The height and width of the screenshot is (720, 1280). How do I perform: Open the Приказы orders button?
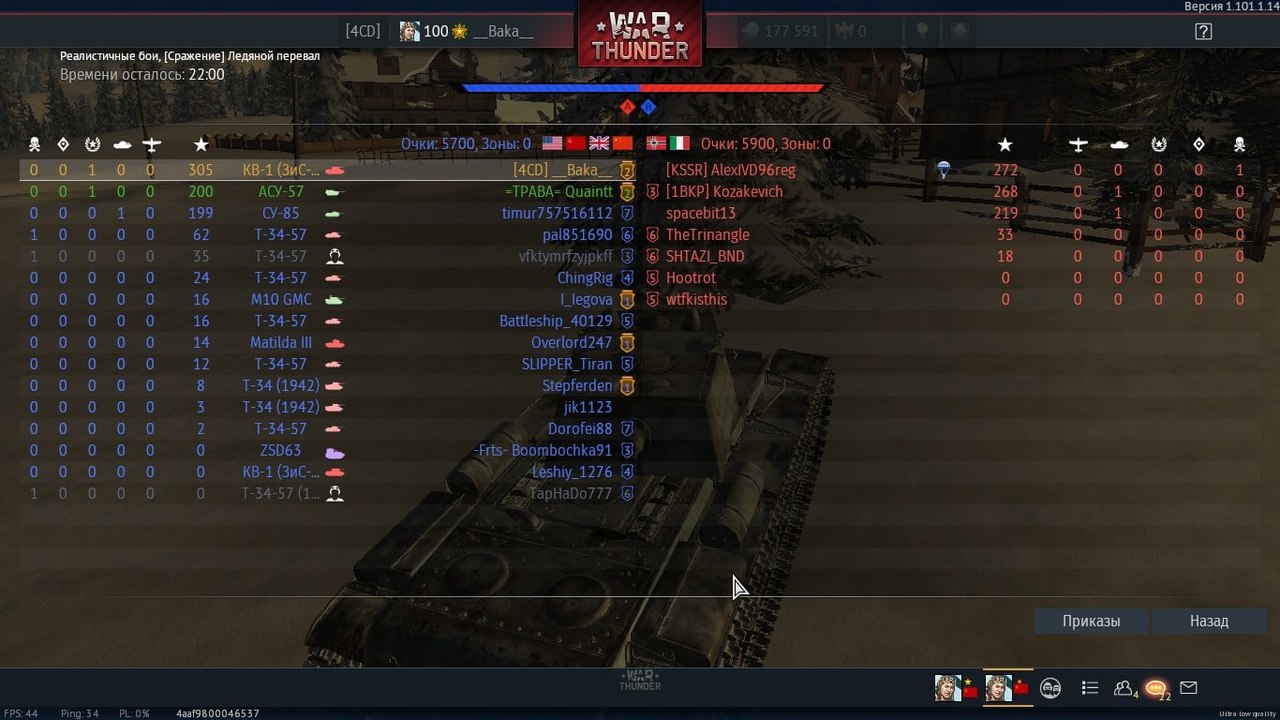[1091, 621]
